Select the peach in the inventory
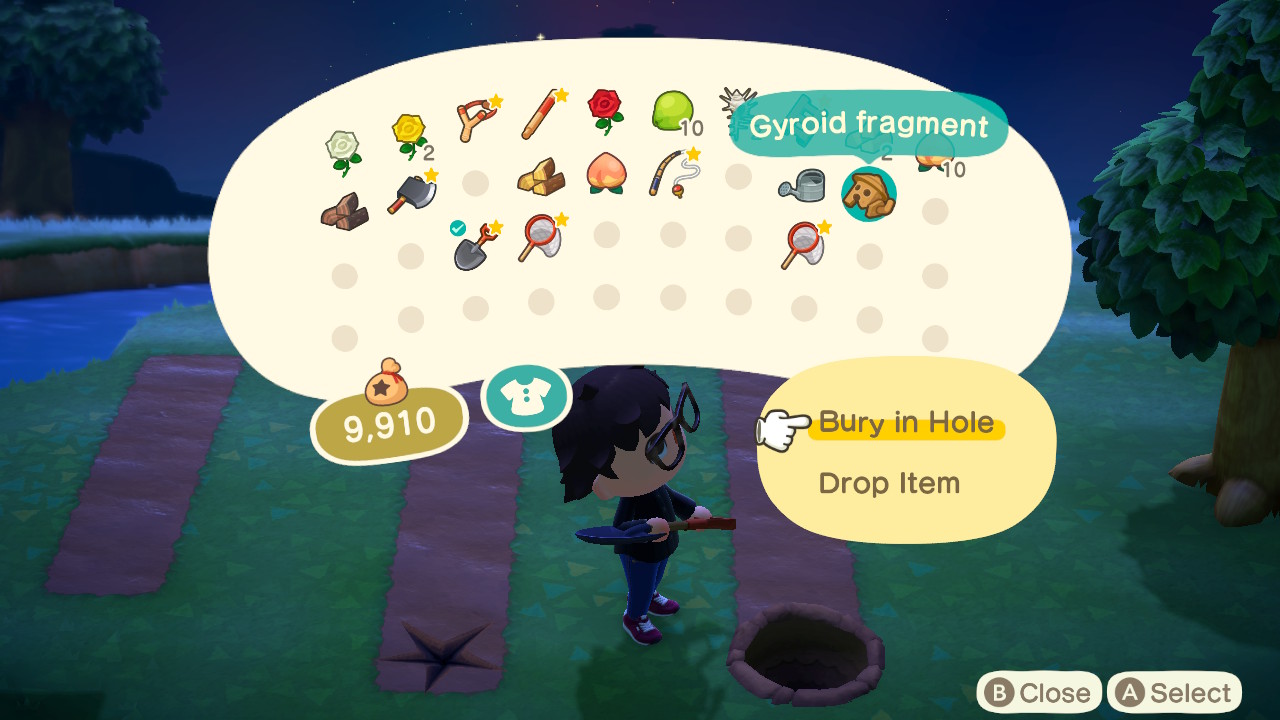 coord(605,173)
